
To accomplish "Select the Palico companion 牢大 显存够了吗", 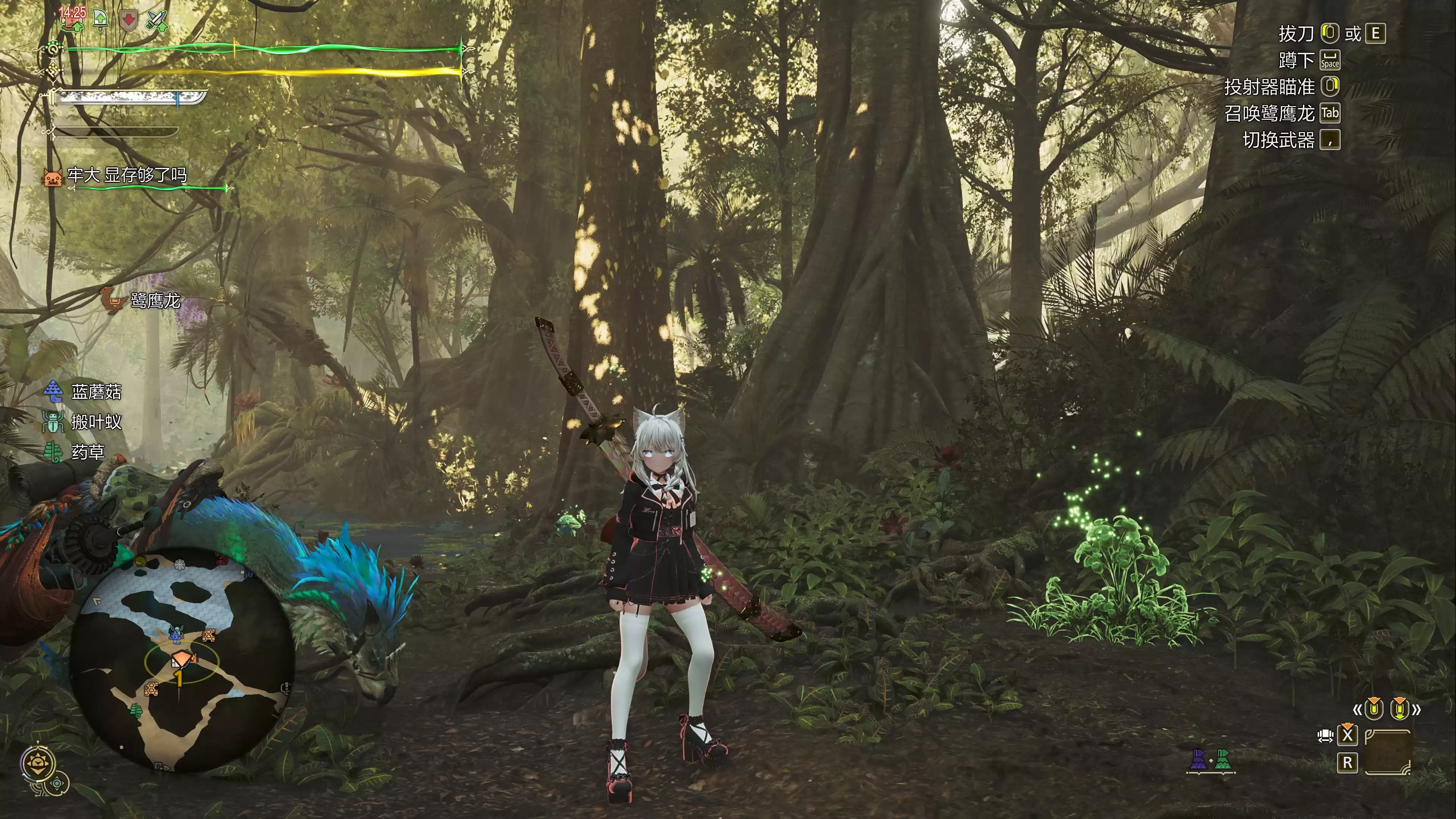I will (x=127, y=175).
